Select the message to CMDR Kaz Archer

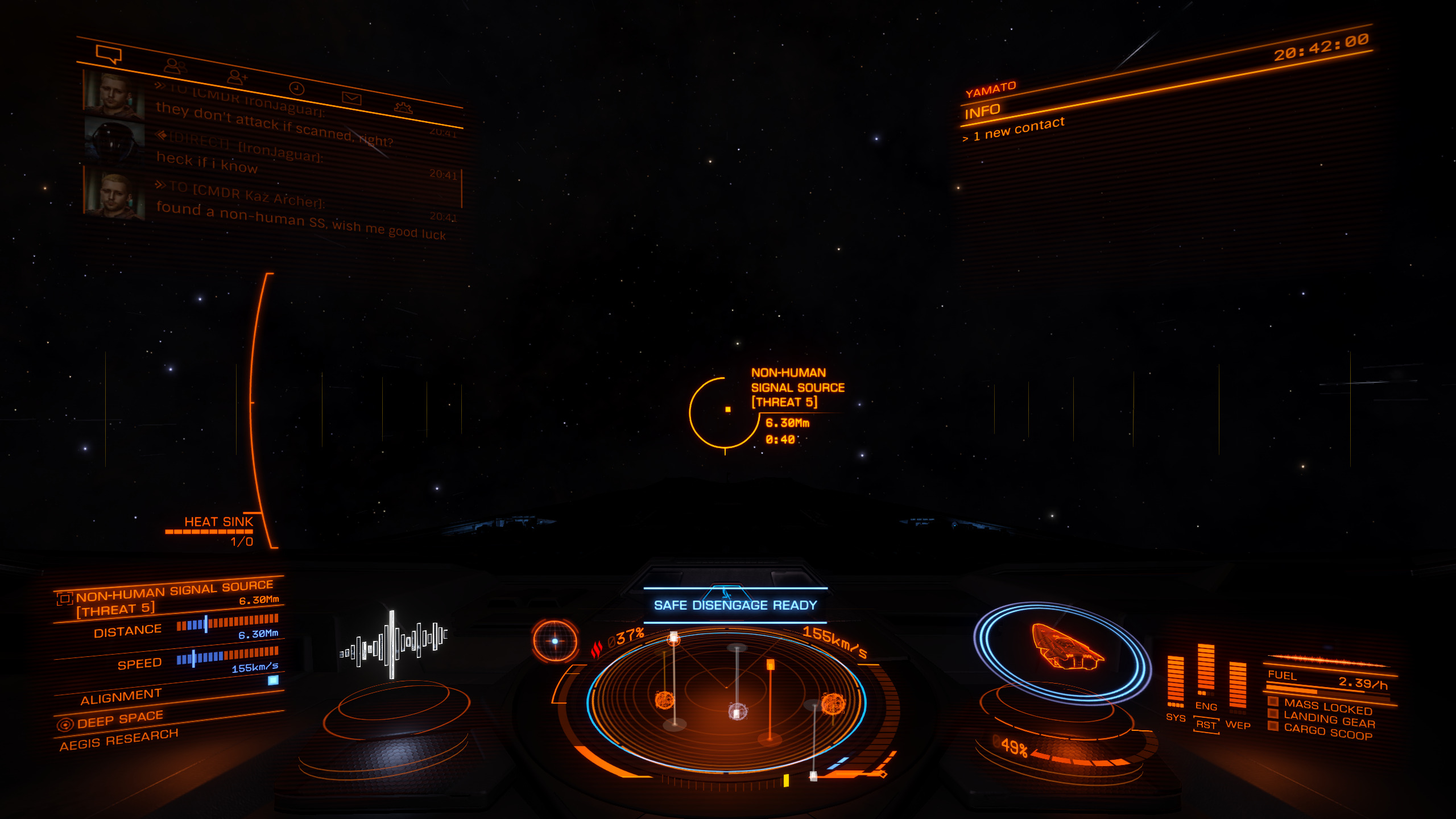(x=301, y=217)
